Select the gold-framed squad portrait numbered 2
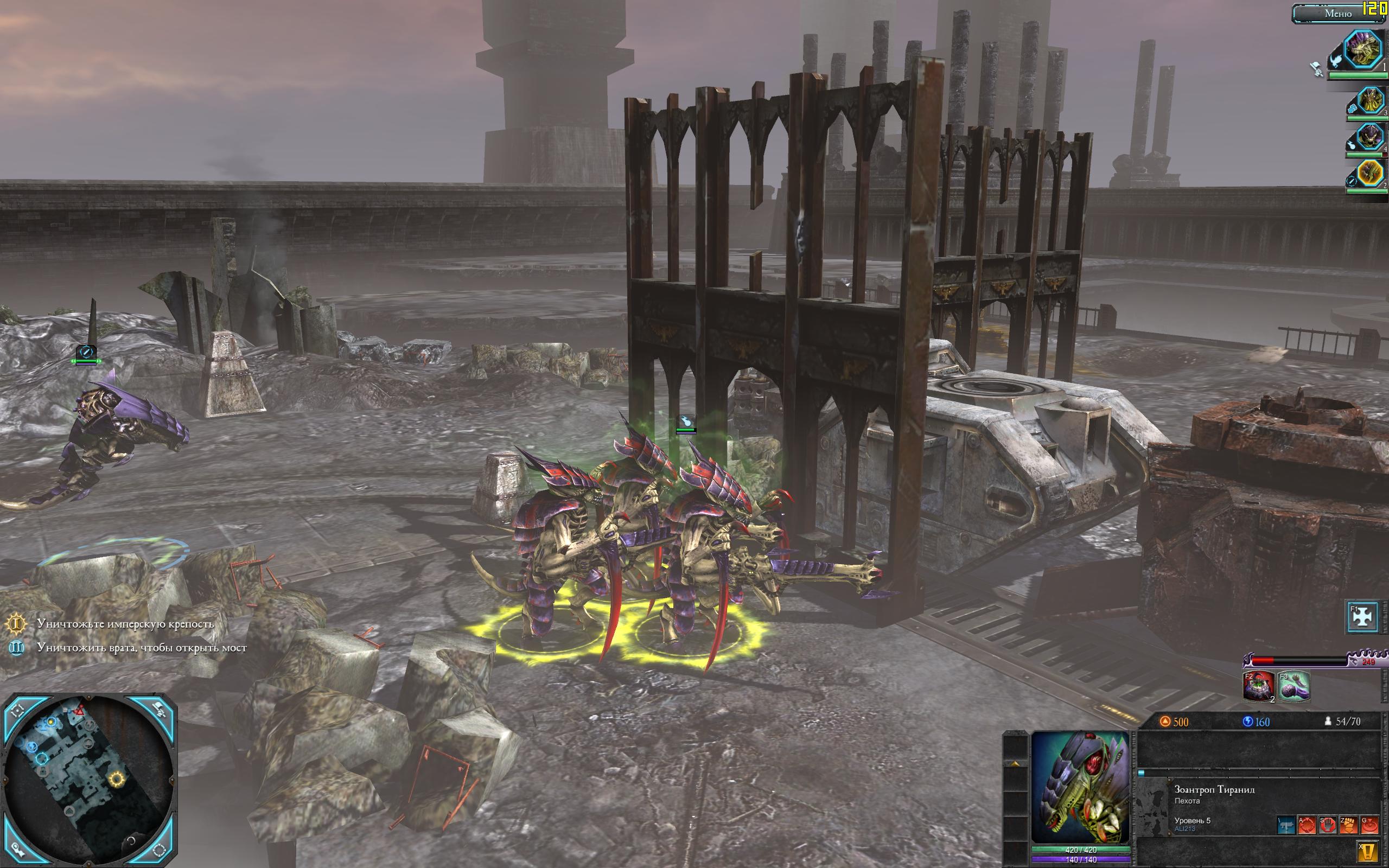The height and width of the screenshot is (868, 1389). 1369,174
